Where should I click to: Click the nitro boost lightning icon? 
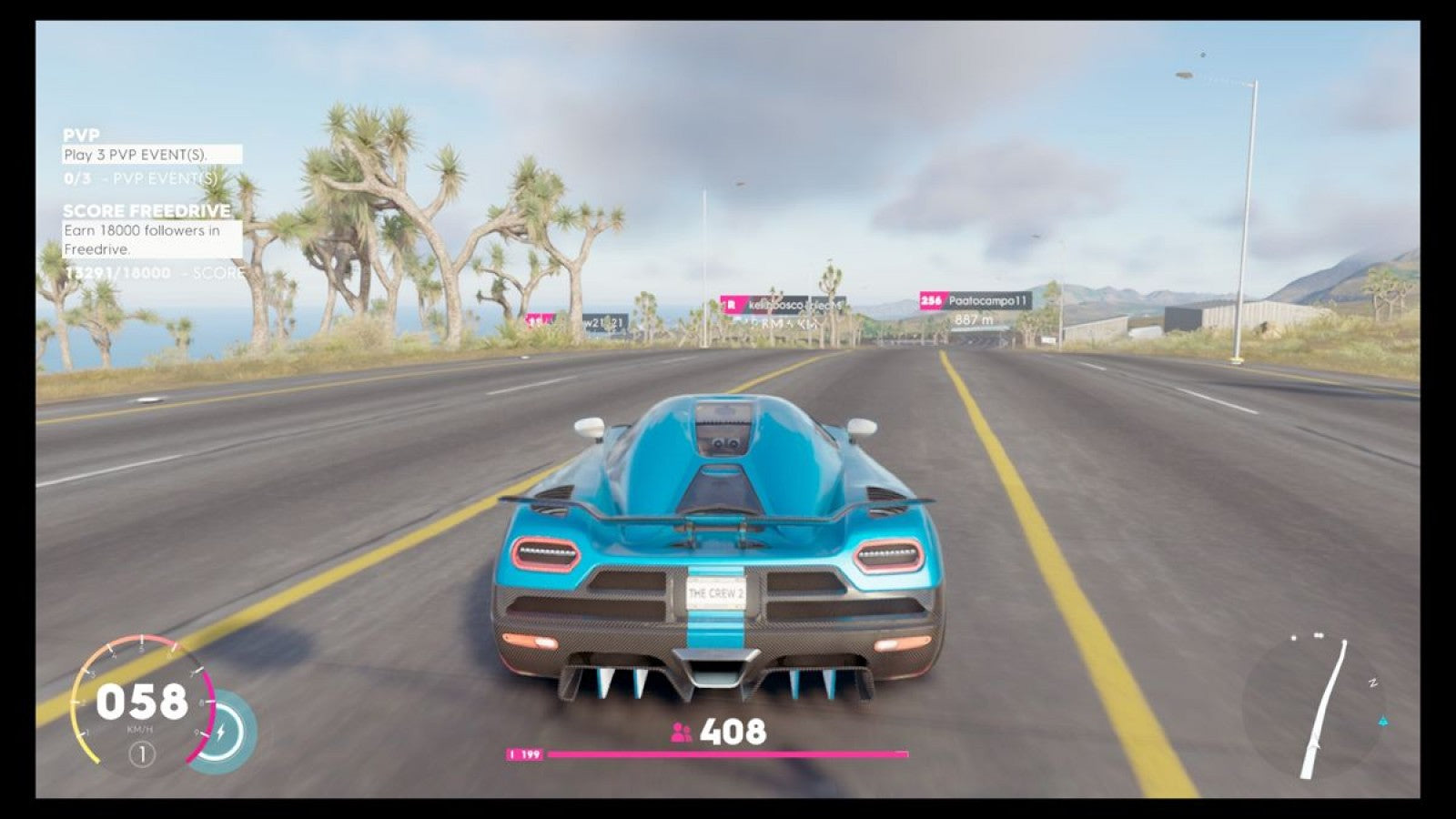222,732
